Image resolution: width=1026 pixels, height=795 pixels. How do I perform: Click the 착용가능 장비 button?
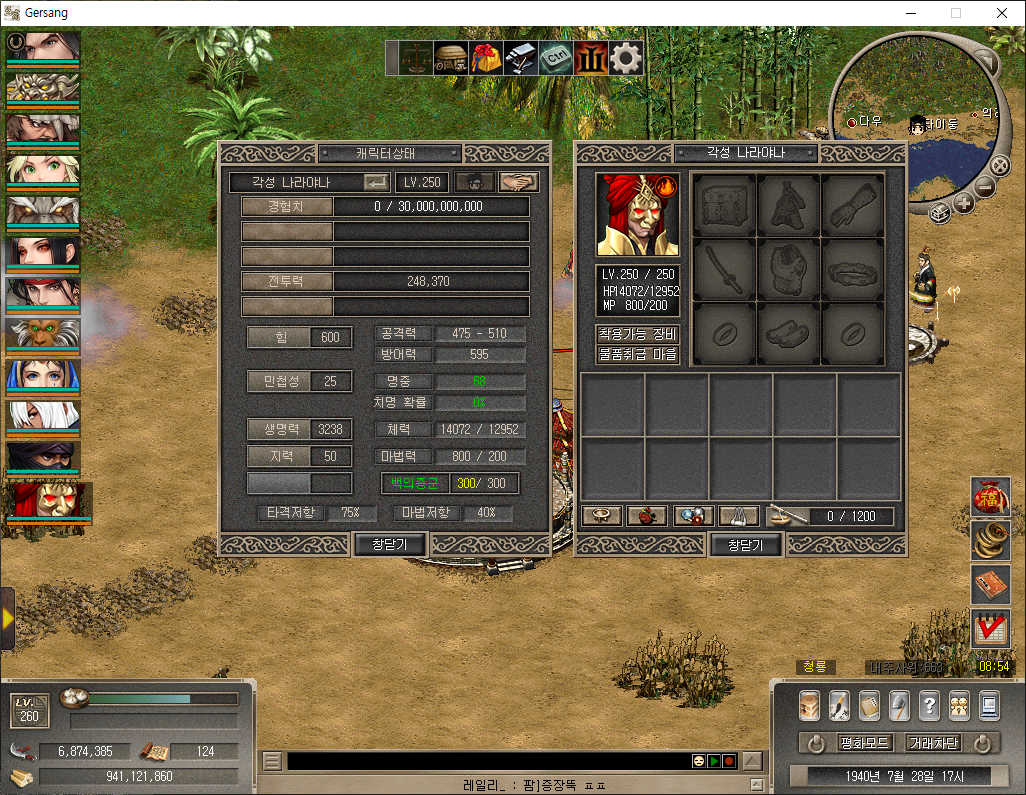pyautogui.click(x=638, y=334)
